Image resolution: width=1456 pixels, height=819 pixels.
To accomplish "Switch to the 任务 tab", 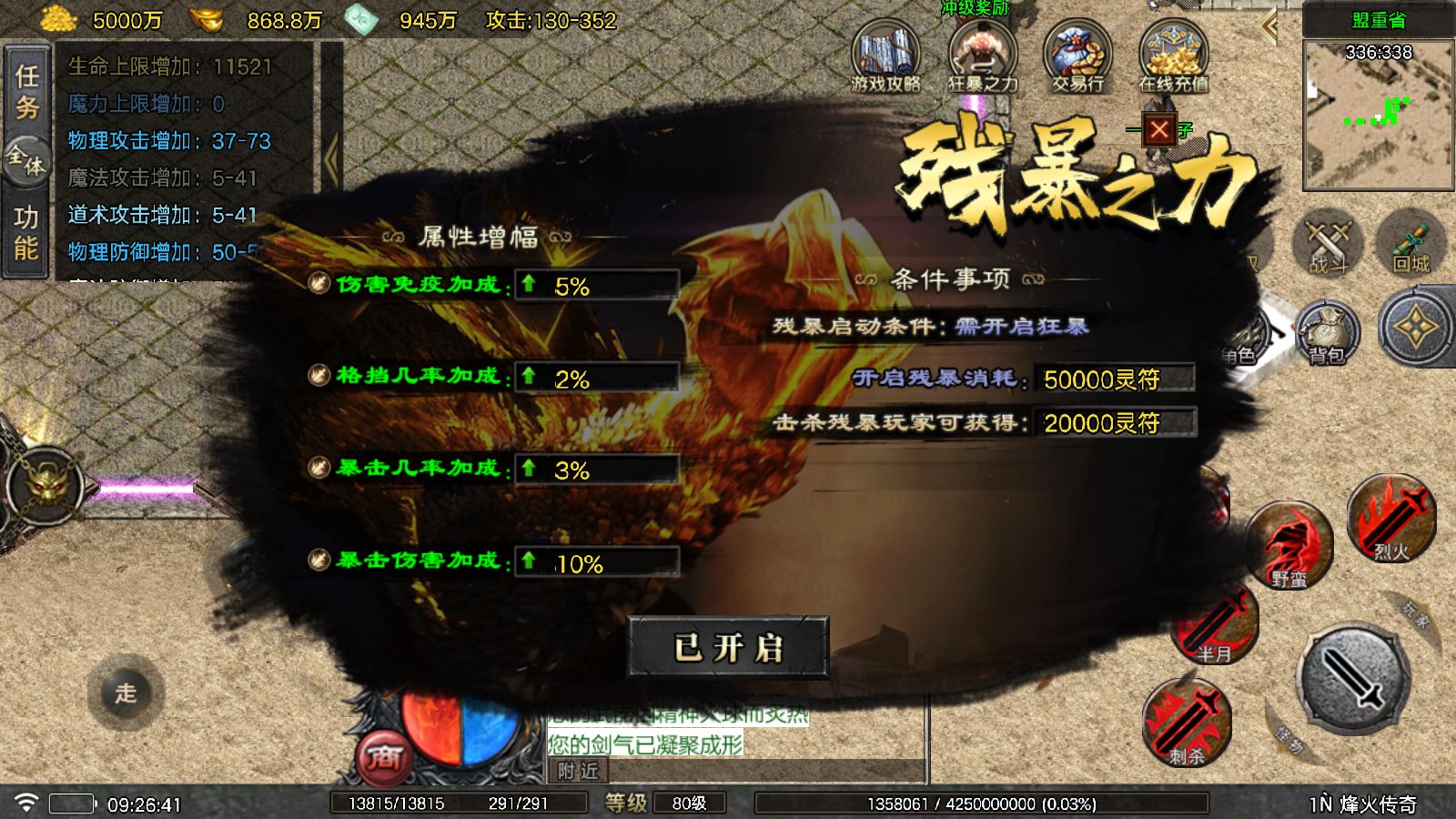I will pyautogui.click(x=26, y=91).
